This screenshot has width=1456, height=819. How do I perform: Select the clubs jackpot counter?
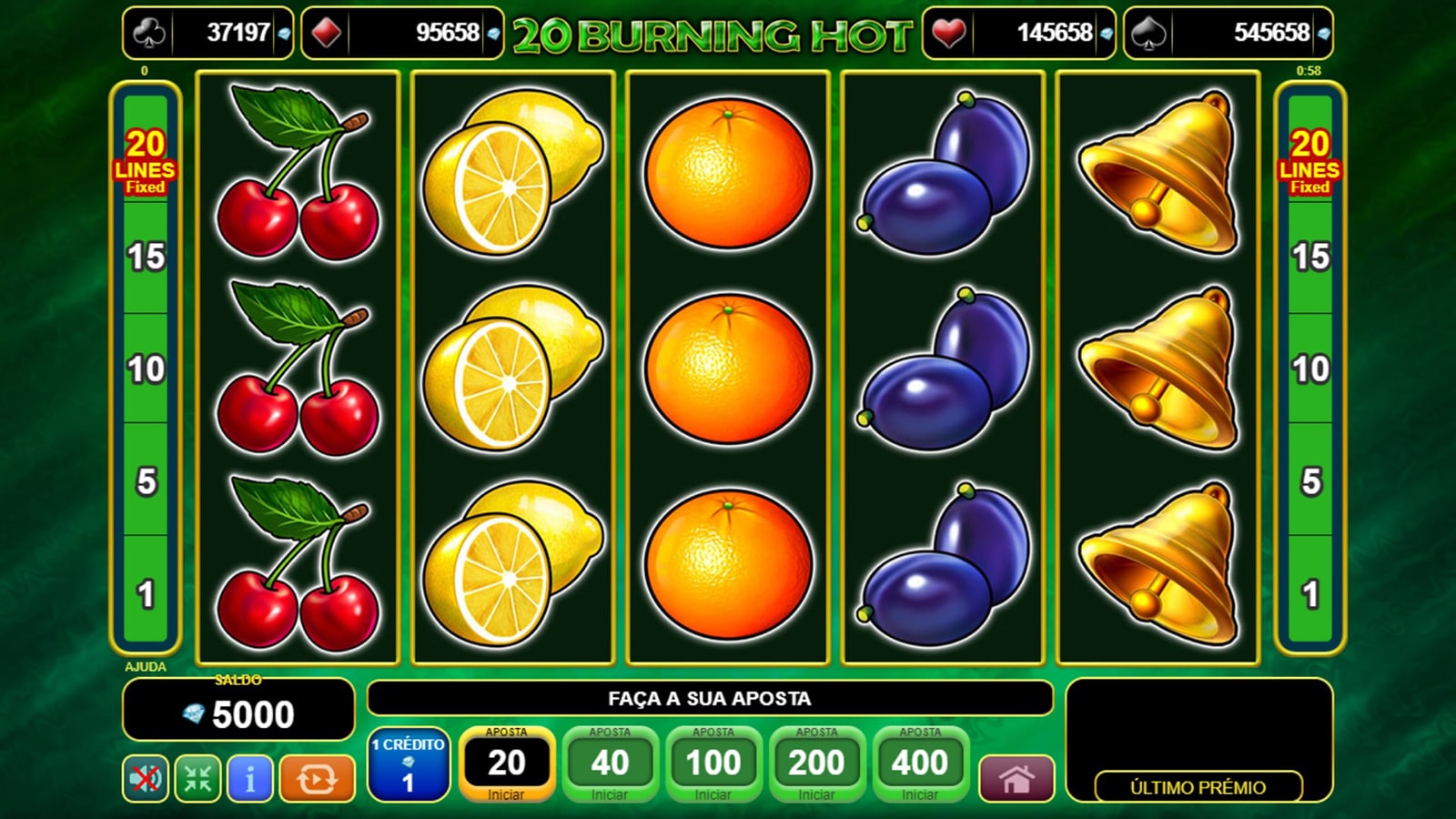208,34
